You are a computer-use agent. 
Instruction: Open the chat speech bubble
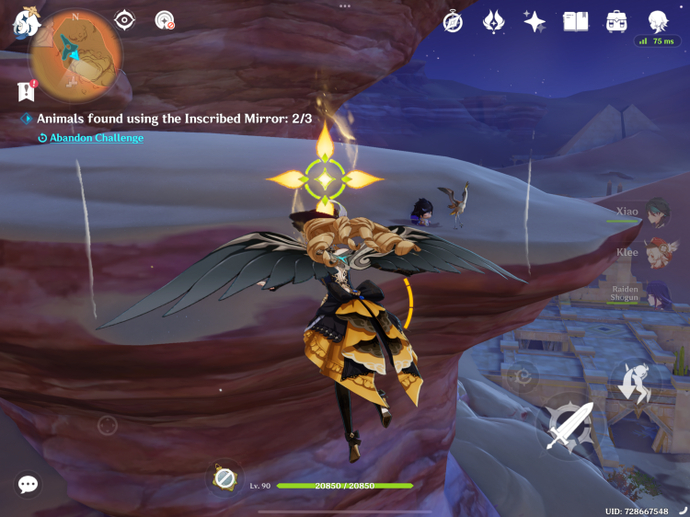(x=28, y=485)
